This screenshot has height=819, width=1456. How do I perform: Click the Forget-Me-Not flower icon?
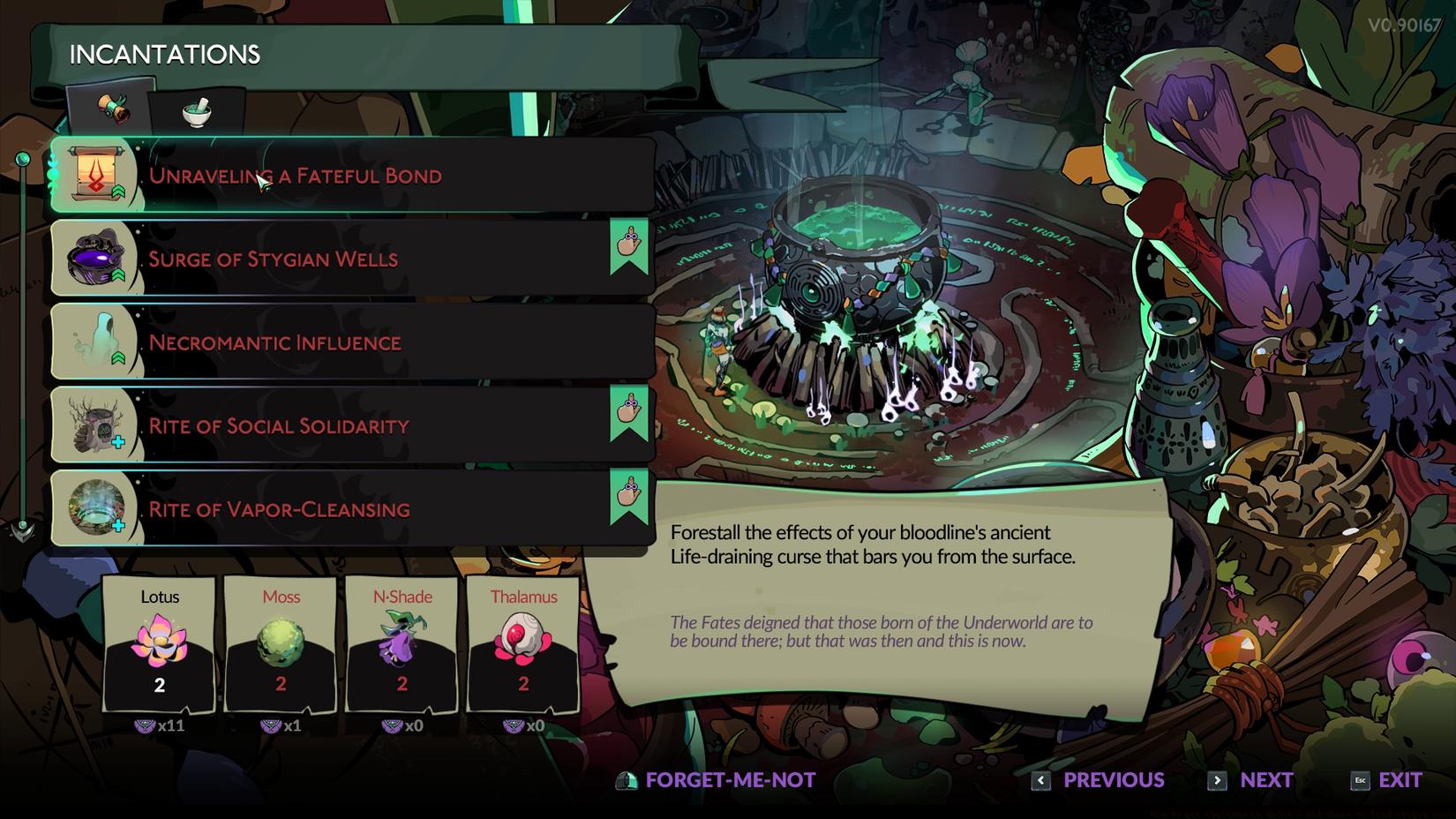627,780
